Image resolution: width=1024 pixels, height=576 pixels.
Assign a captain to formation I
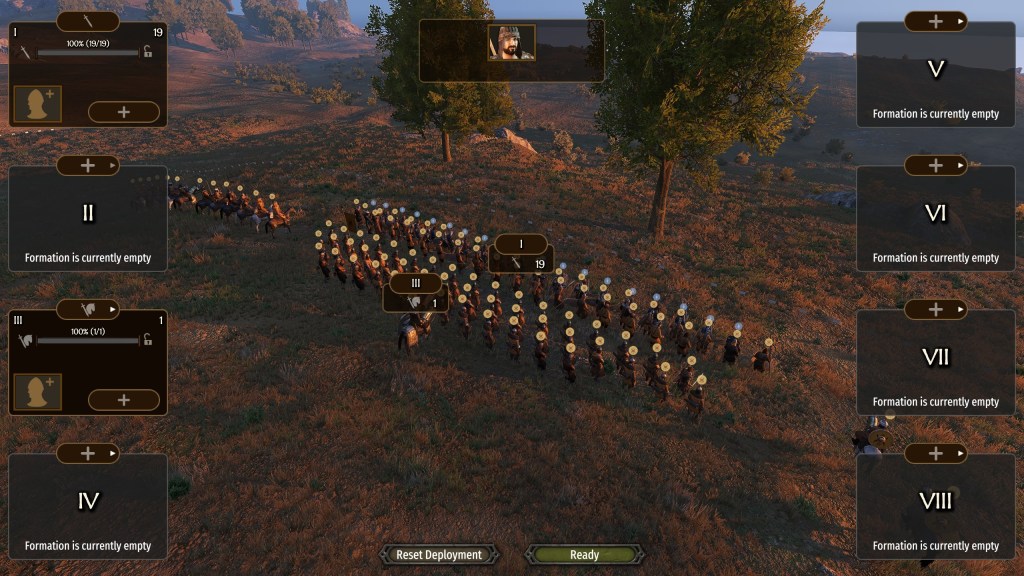[38, 104]
